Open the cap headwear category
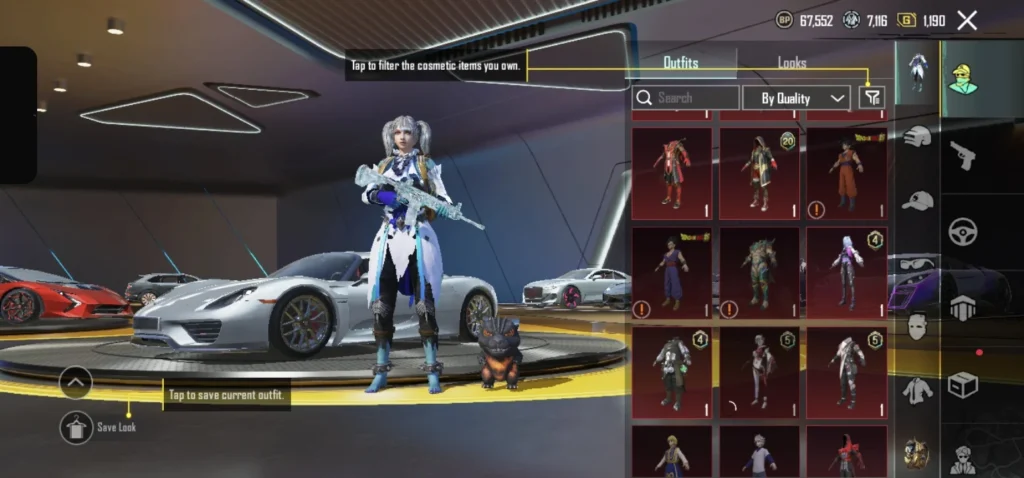Image resolution: width=1024 pixels, height=478 pixels. (x=917, y=200)
